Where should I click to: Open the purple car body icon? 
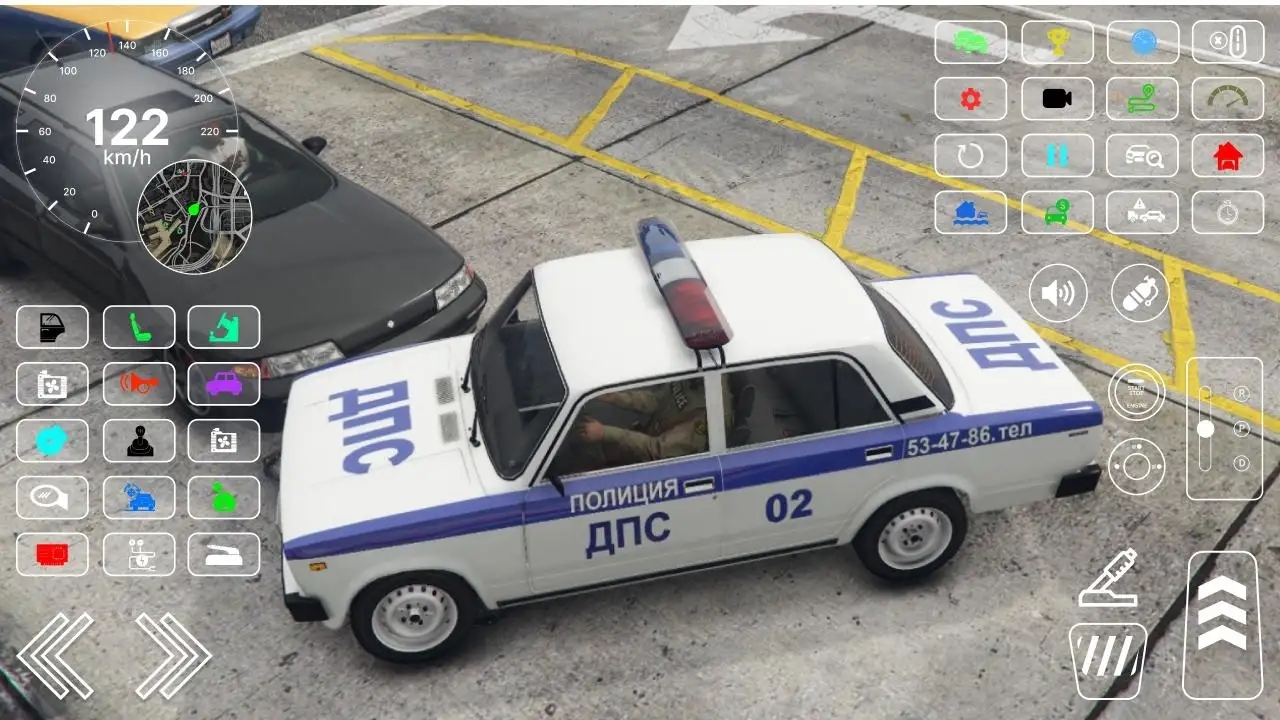(223, 384)
